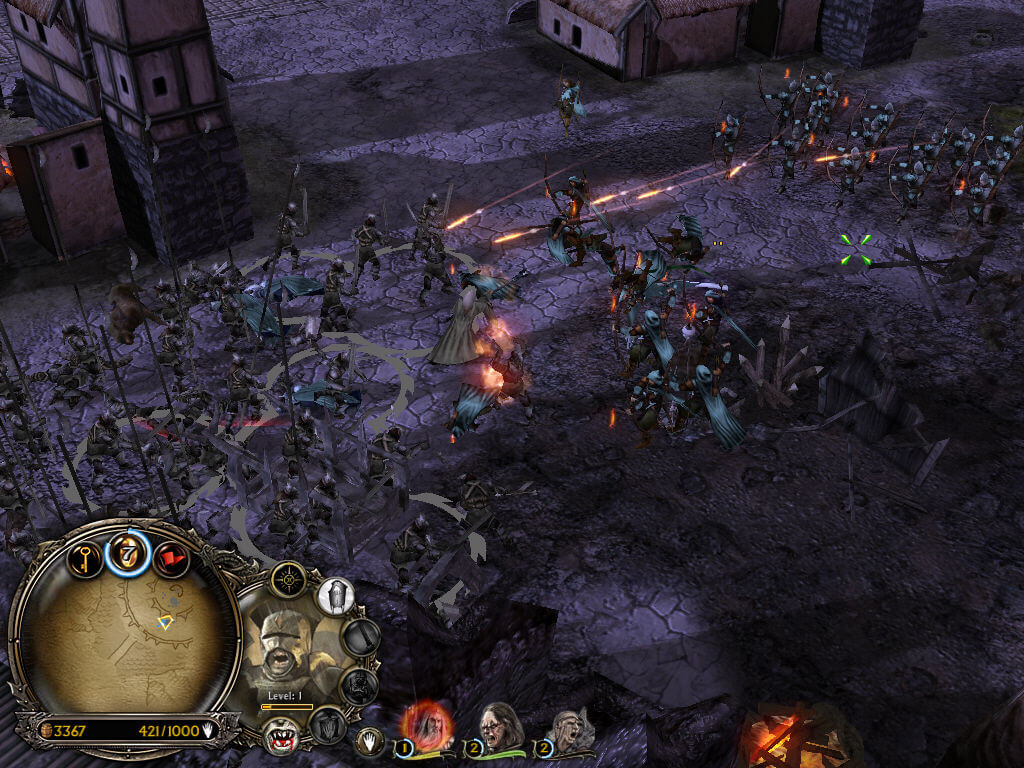Select the Saruman hero portrait glowing red
This screenshot has height=768, width=1024.
(428, 724)
